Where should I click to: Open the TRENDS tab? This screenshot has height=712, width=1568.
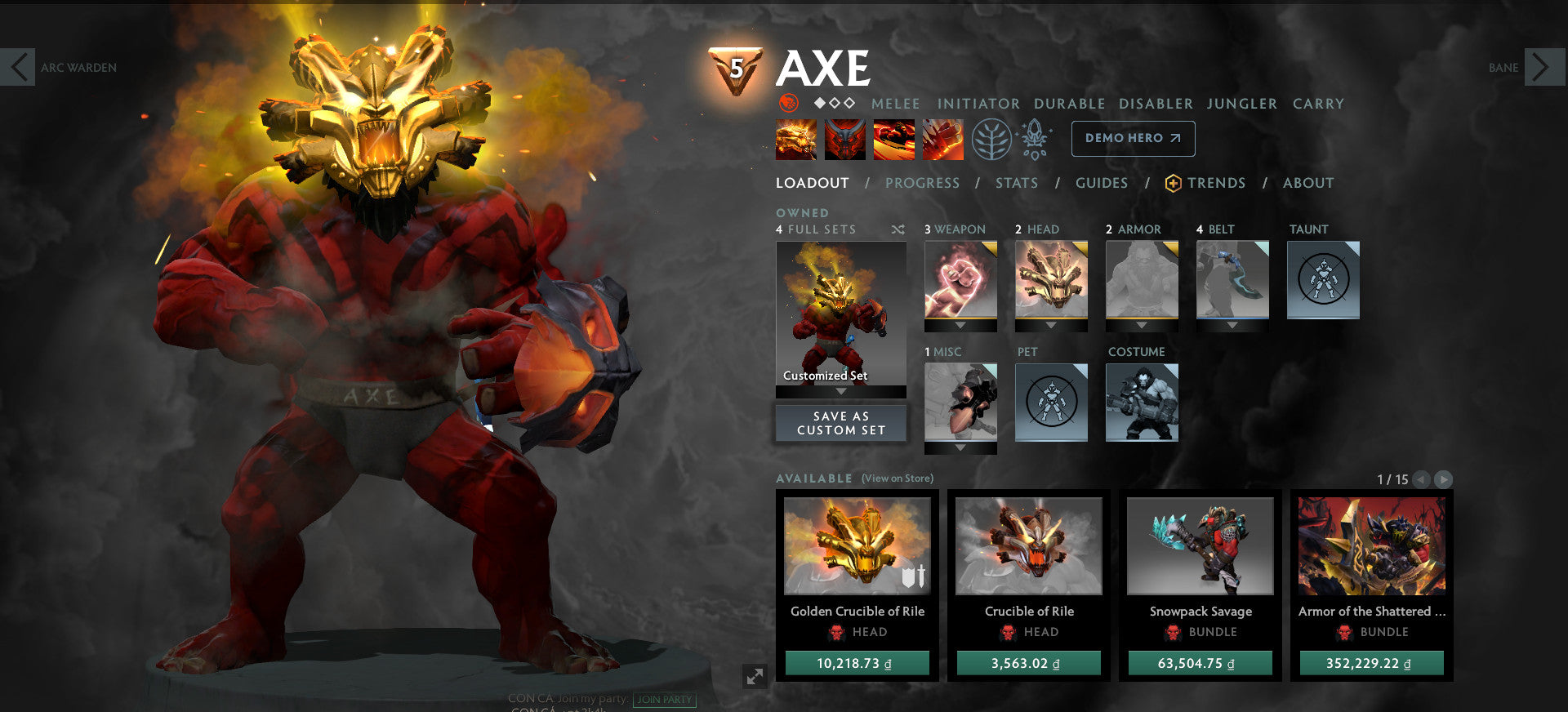[x=1216, y=183]
